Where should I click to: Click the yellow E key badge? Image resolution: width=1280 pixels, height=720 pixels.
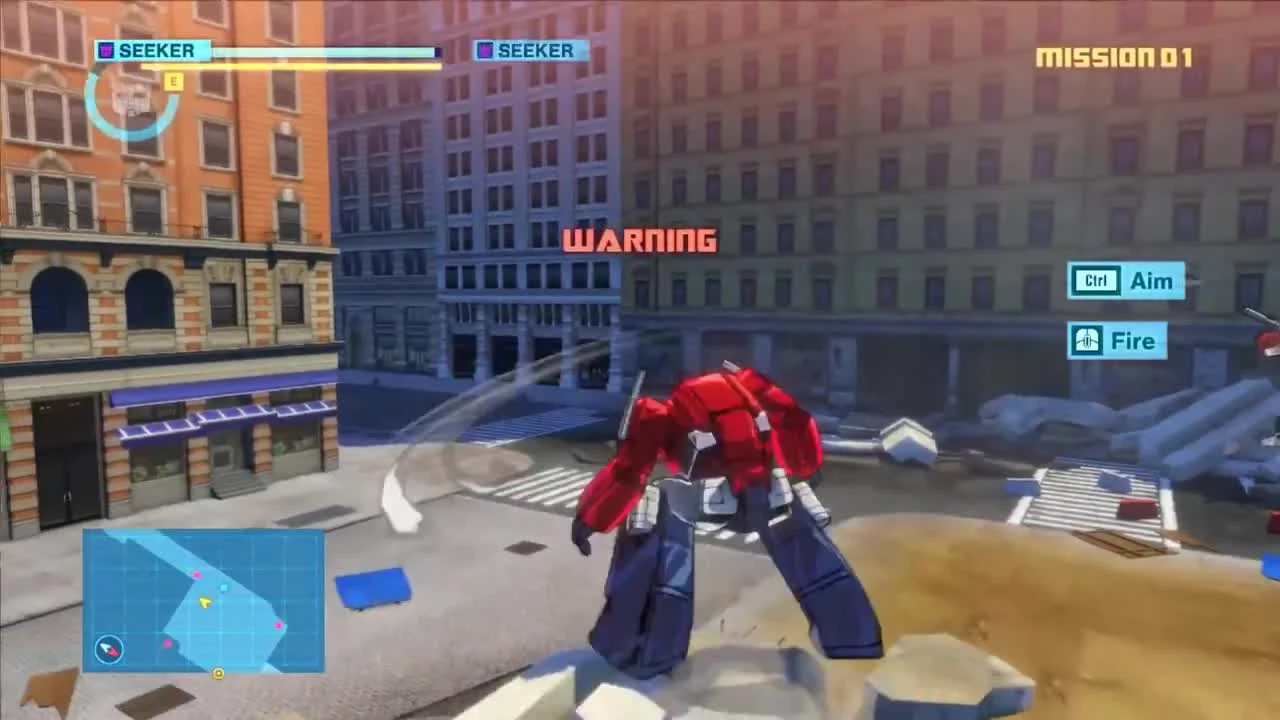(172, 82)
